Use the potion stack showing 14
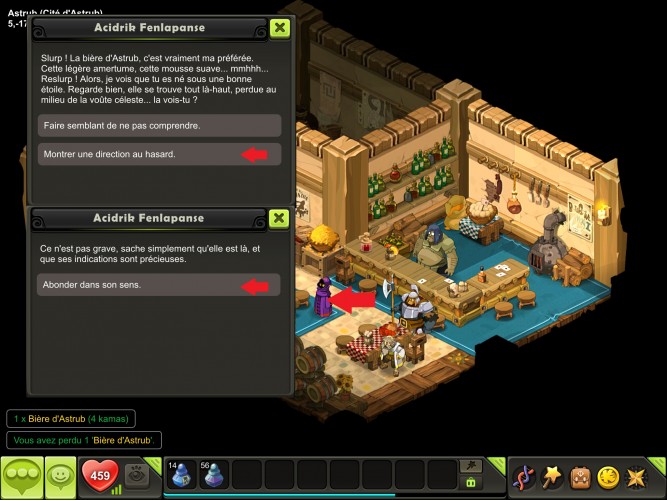667x500 pixels. [181, 475]
